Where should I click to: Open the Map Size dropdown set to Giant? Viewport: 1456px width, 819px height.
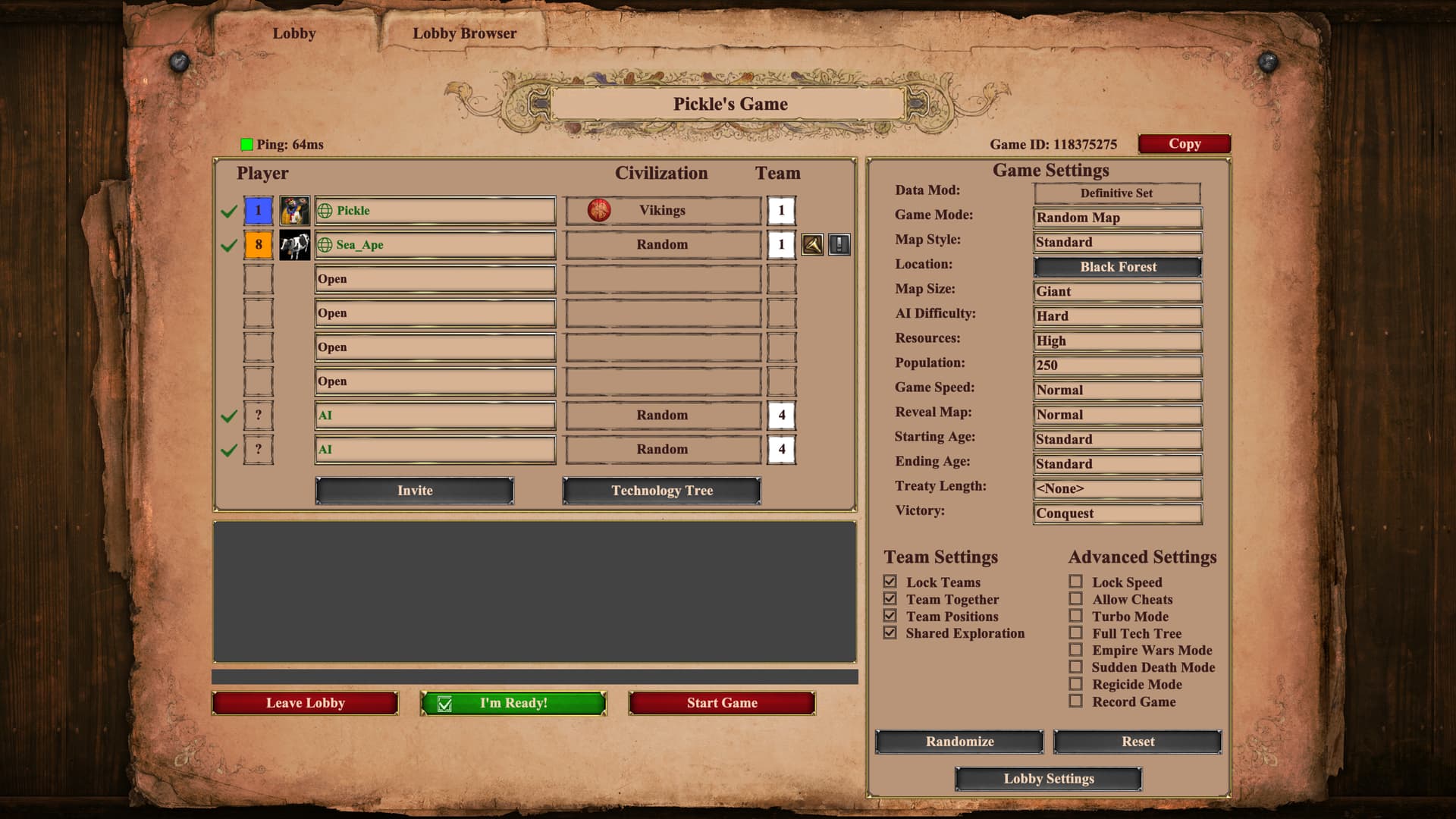click(x=1118, y=292)
